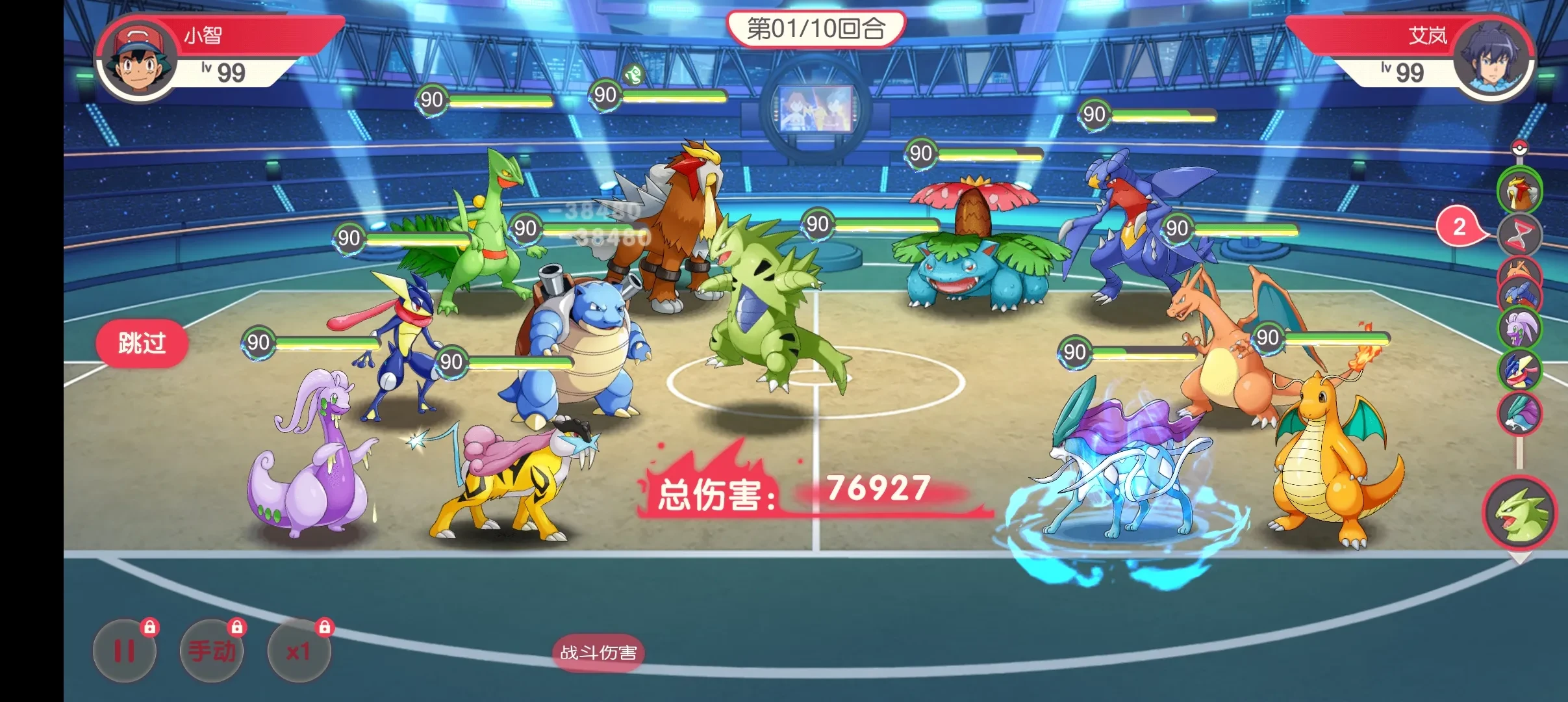Viewport: 1568px width, 702px height.
Task: Toggle the 手动 manual mode button
Action: (x=212, y=651)
